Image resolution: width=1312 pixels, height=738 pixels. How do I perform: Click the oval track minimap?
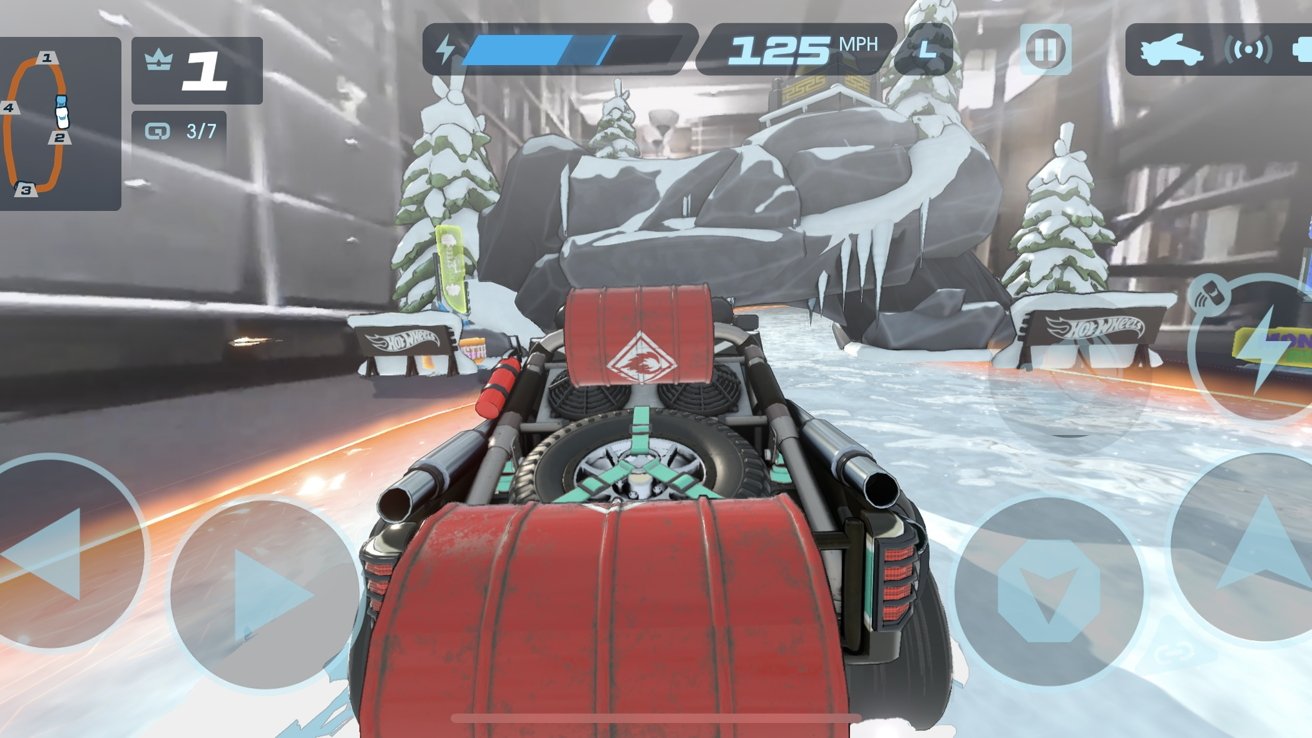[40, 124]
